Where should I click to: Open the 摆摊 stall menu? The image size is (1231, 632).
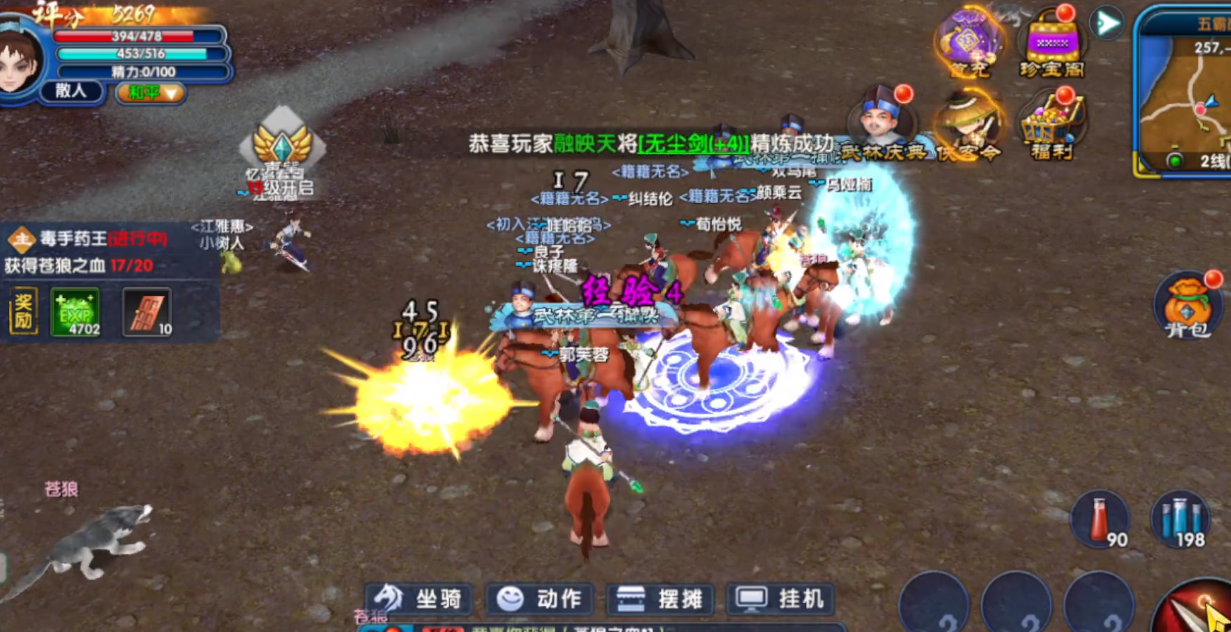point(661,599)
